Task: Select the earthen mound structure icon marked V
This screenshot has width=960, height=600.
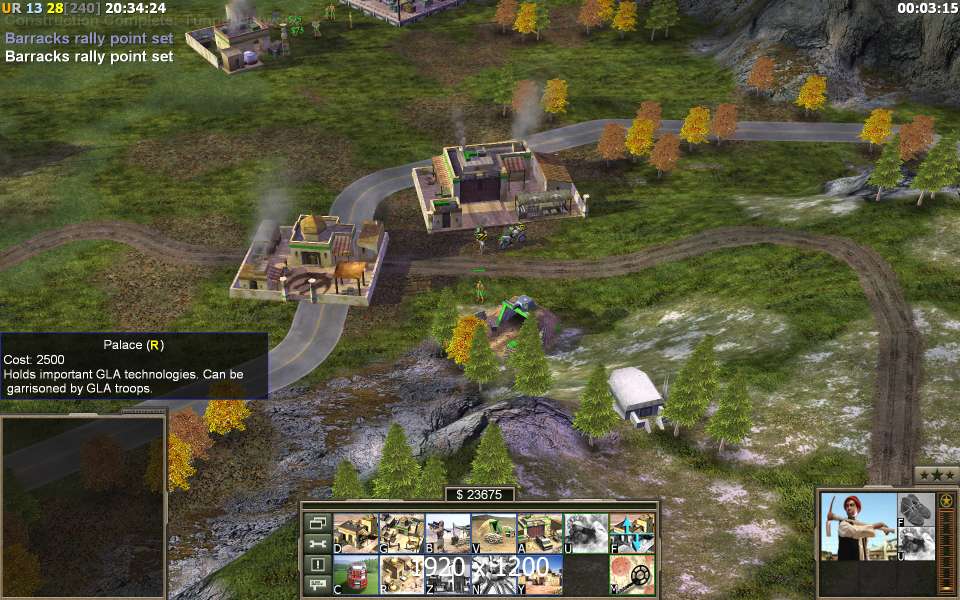Action: click(494, 533)
